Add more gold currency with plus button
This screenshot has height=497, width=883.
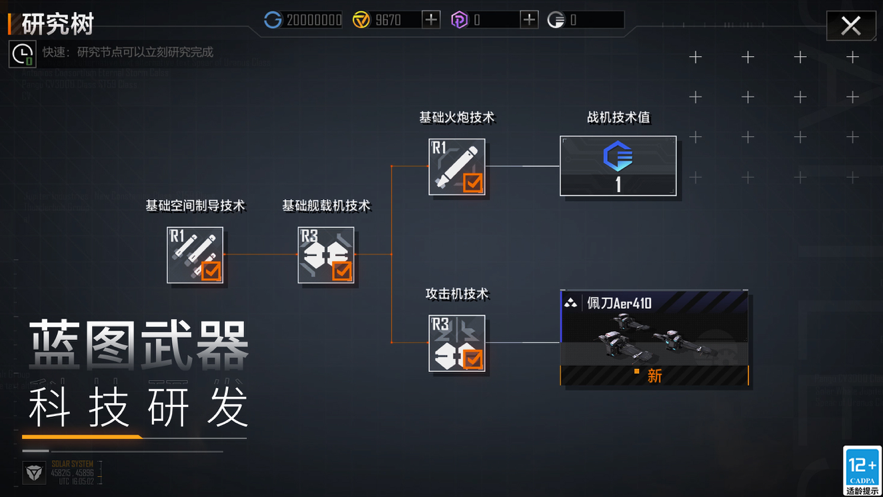click(431, 19)
